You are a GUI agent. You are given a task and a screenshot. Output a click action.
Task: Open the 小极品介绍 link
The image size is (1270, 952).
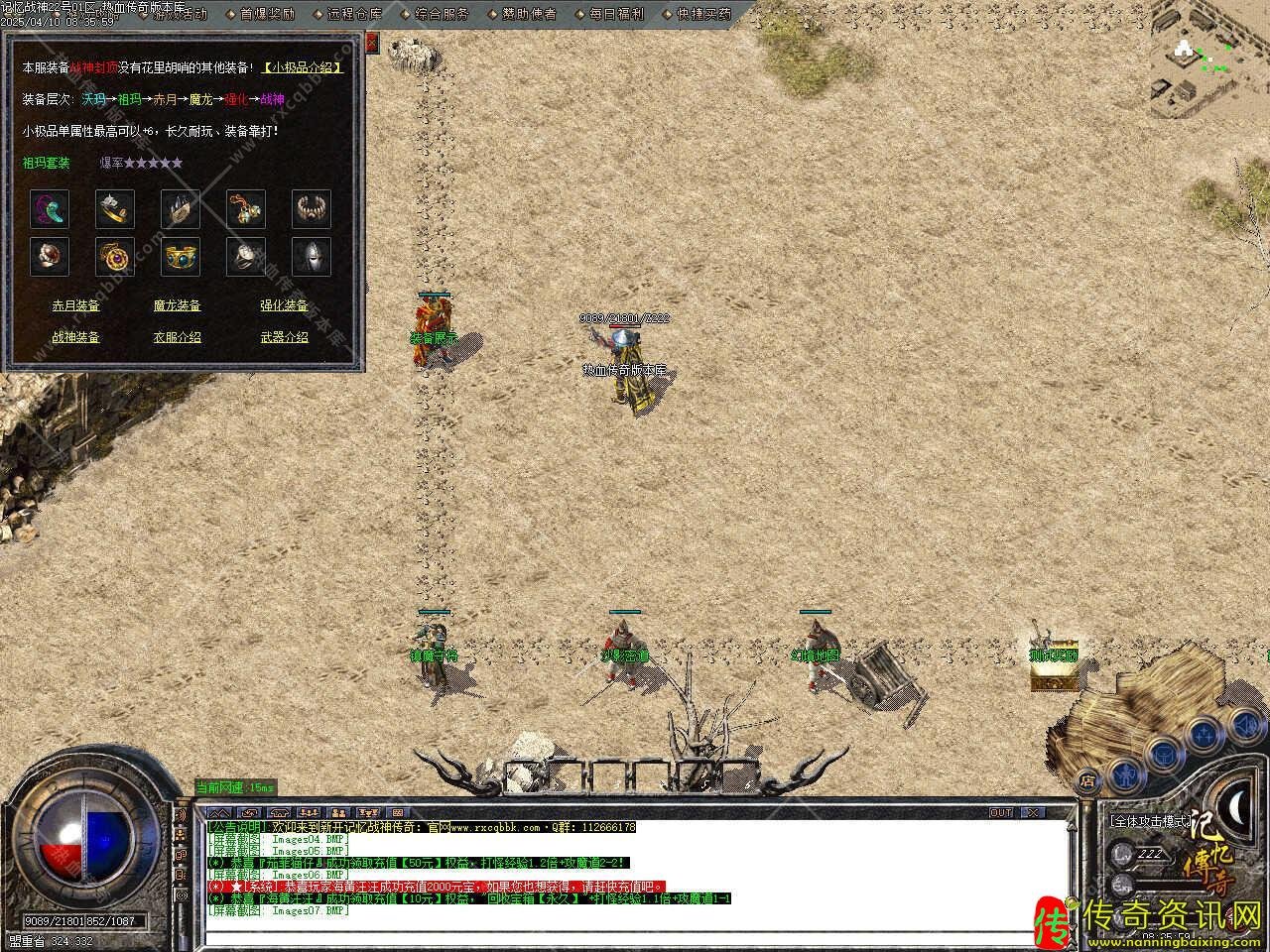pos(303,67)
